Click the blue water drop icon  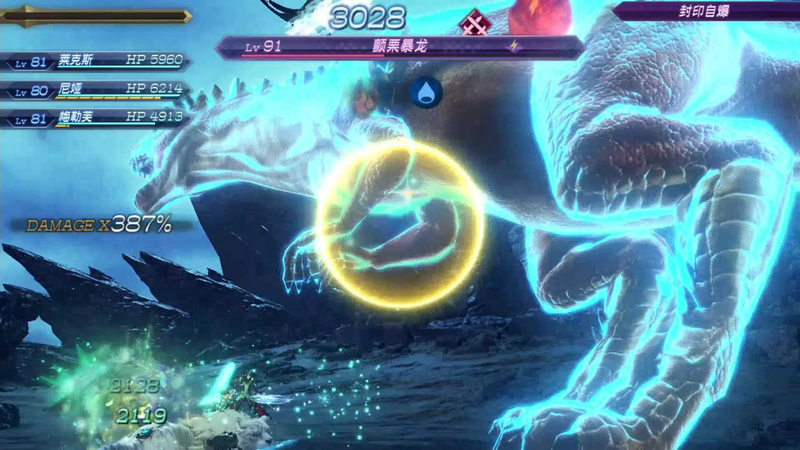tap(427, 93)
